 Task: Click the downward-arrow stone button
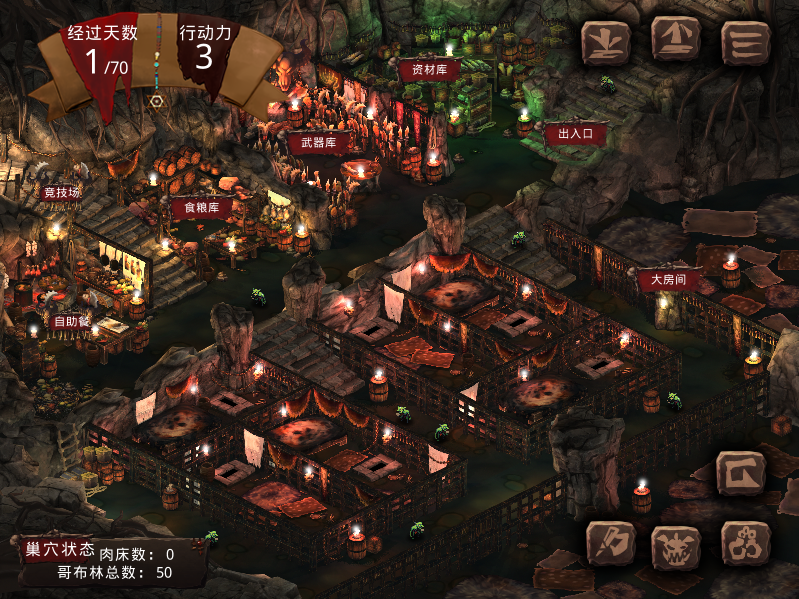tap(606, 42)
